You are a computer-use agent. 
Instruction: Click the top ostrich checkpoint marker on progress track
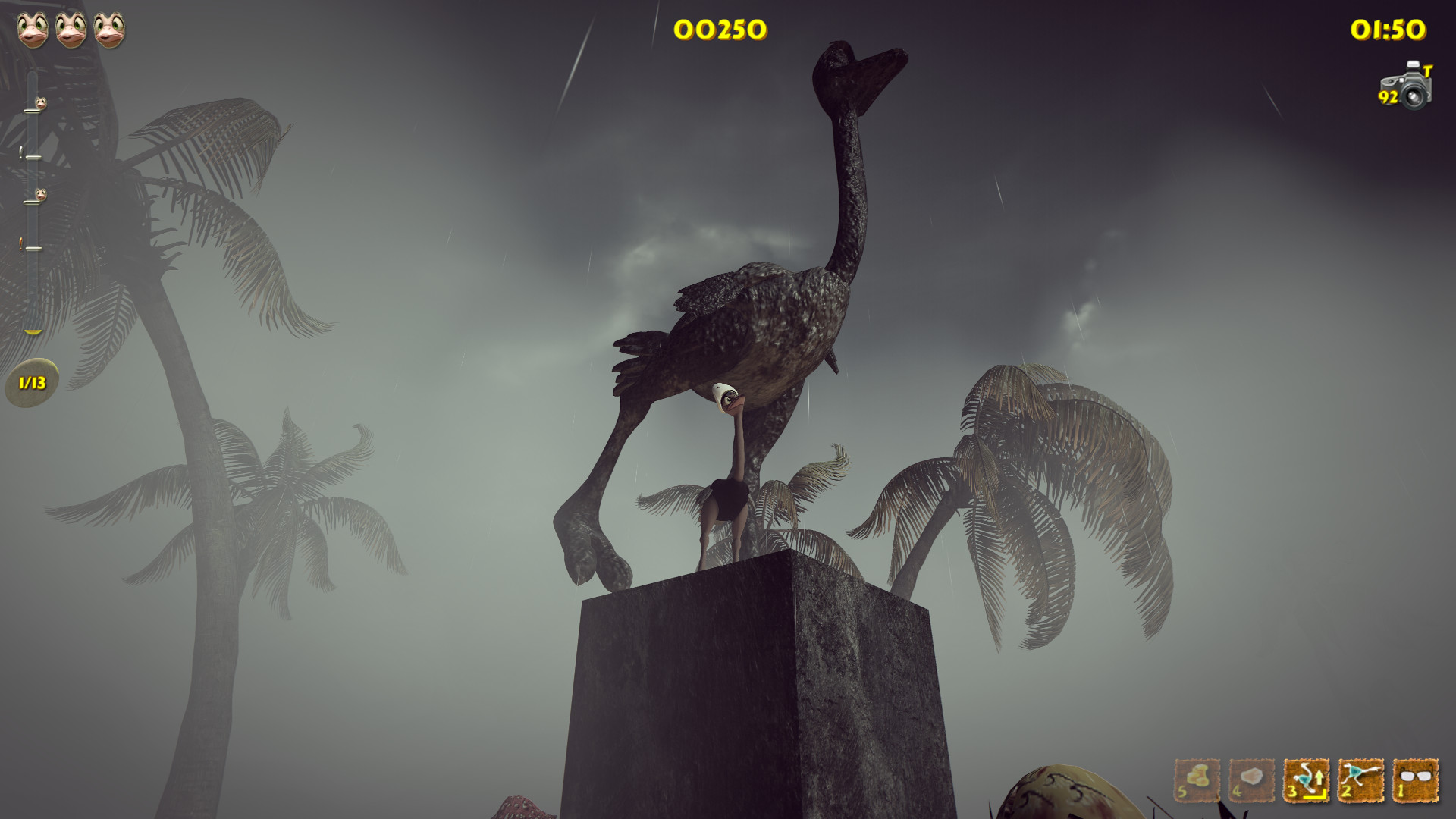tap(41, 103)
